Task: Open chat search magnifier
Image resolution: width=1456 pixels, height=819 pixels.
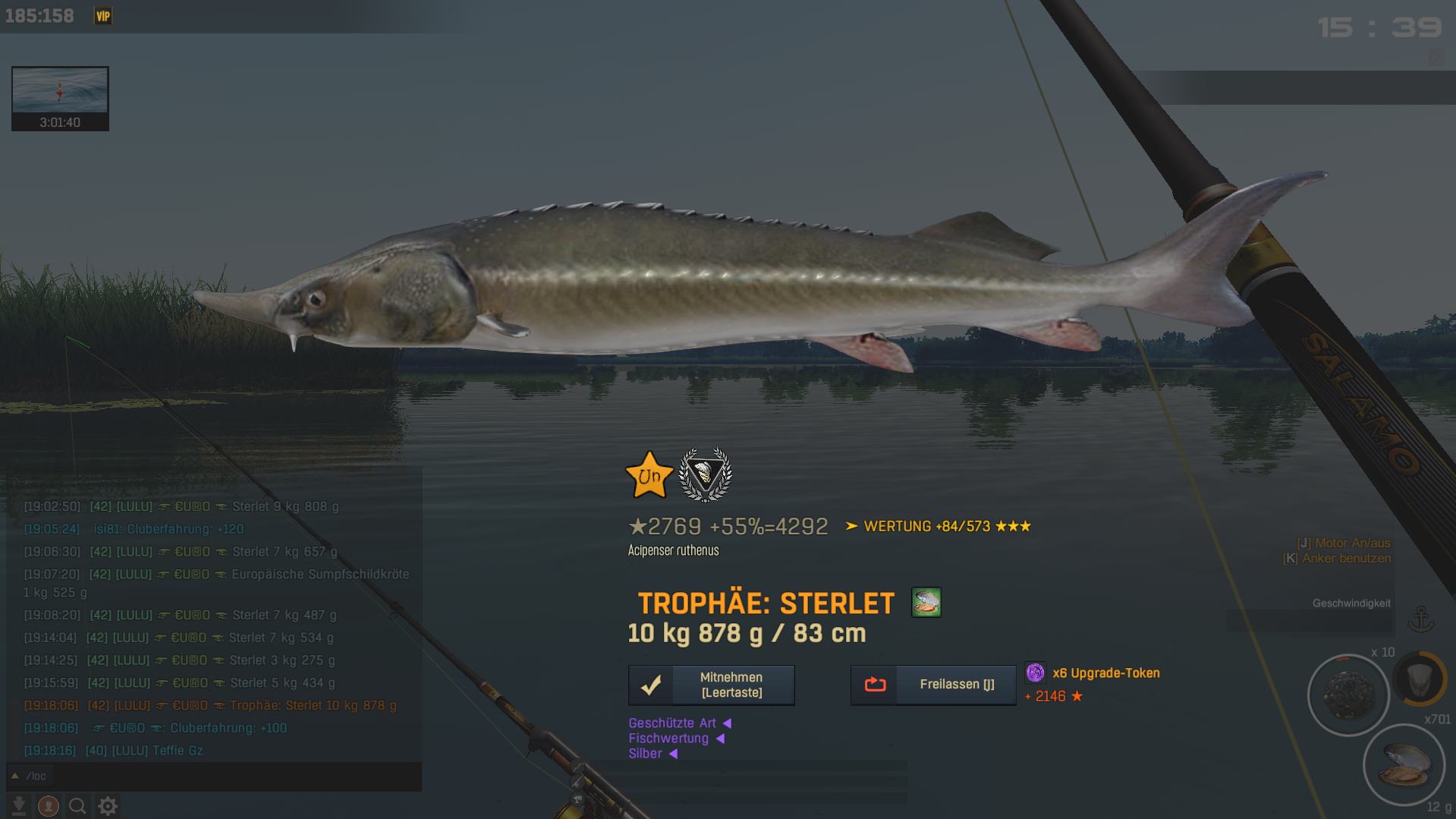Action: [77, 805]
